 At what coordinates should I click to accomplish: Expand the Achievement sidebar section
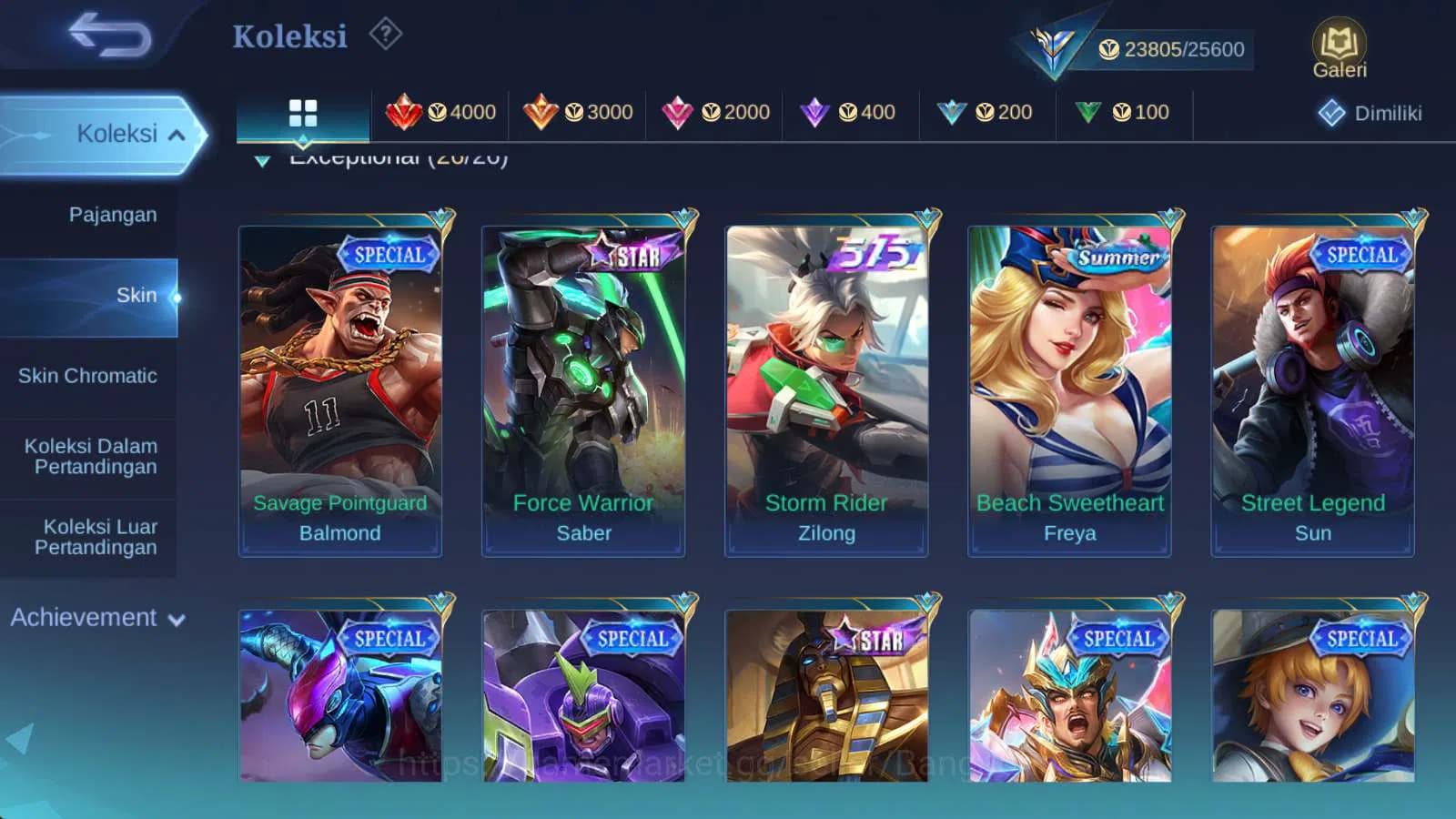pyautogui.click(x=95, y=618)
